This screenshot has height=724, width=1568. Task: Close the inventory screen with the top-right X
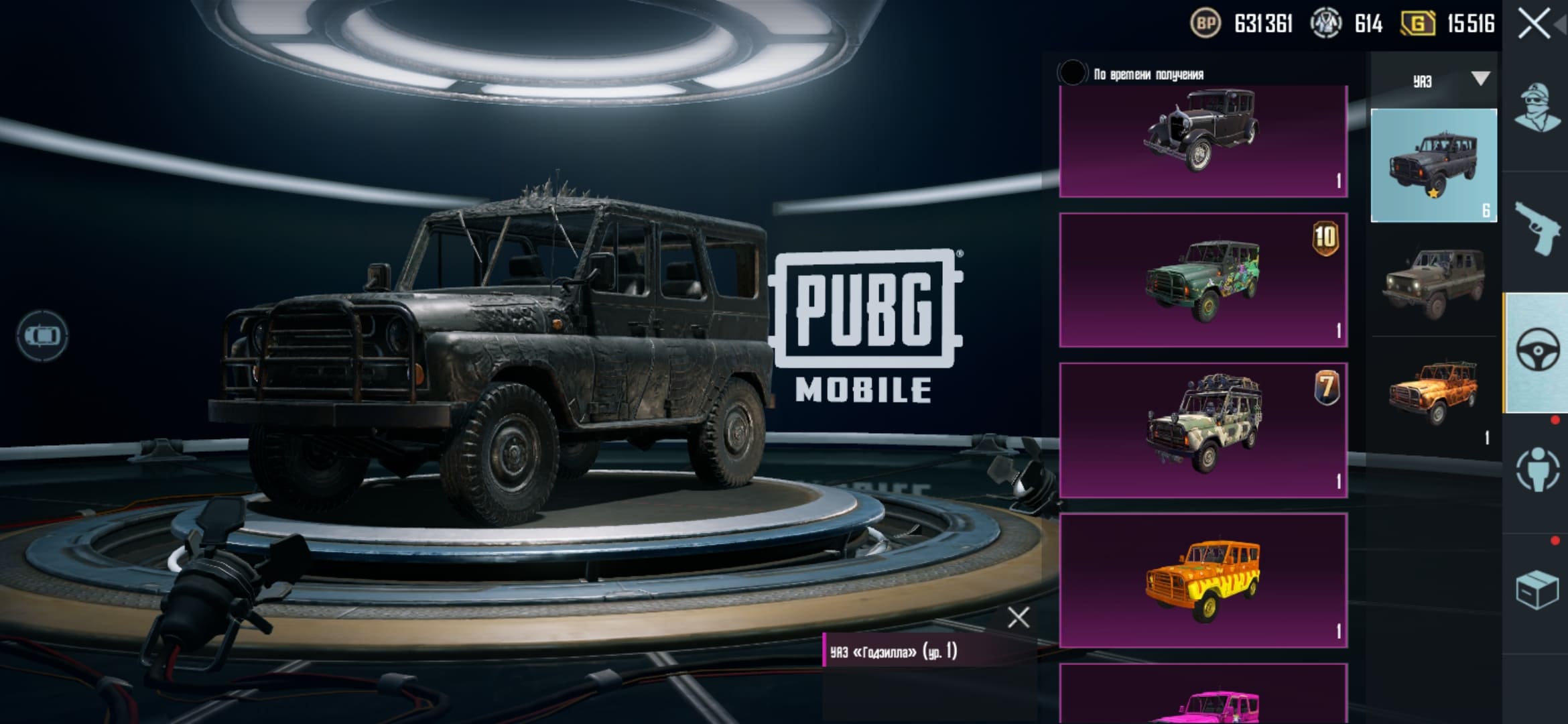[1534, 24]
